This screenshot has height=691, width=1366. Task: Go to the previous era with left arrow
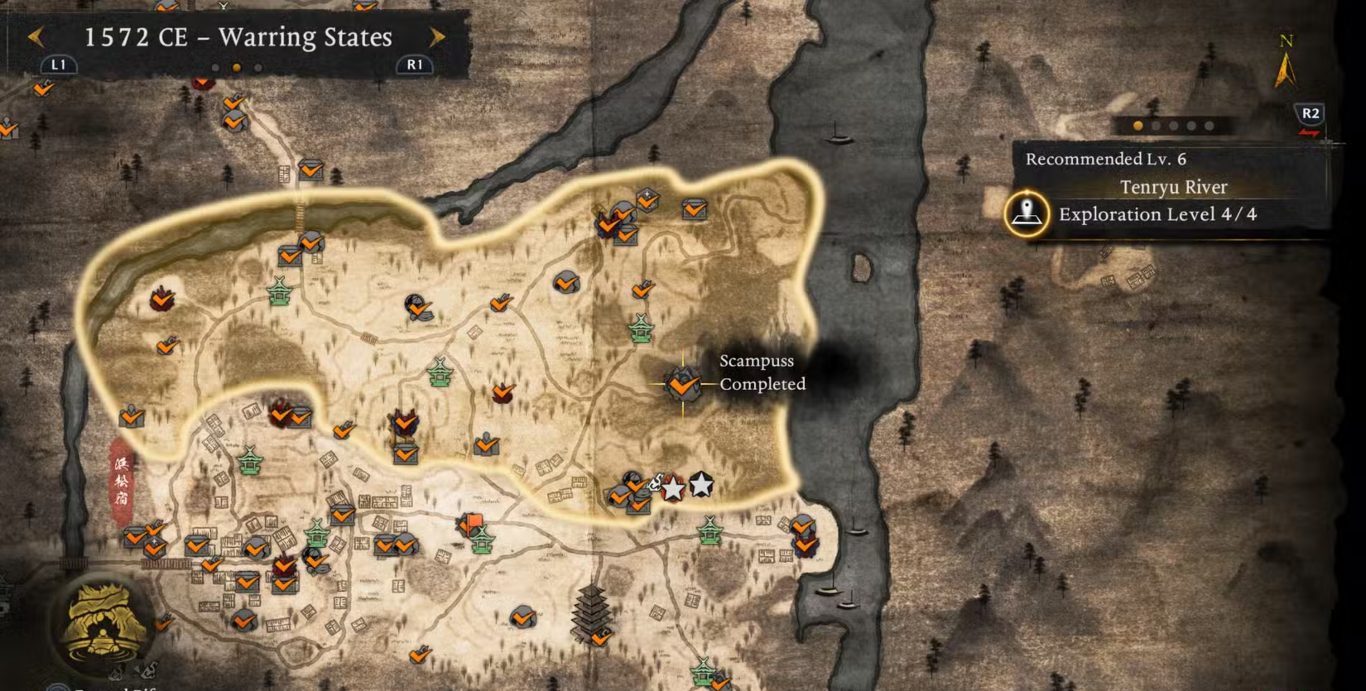36,38
